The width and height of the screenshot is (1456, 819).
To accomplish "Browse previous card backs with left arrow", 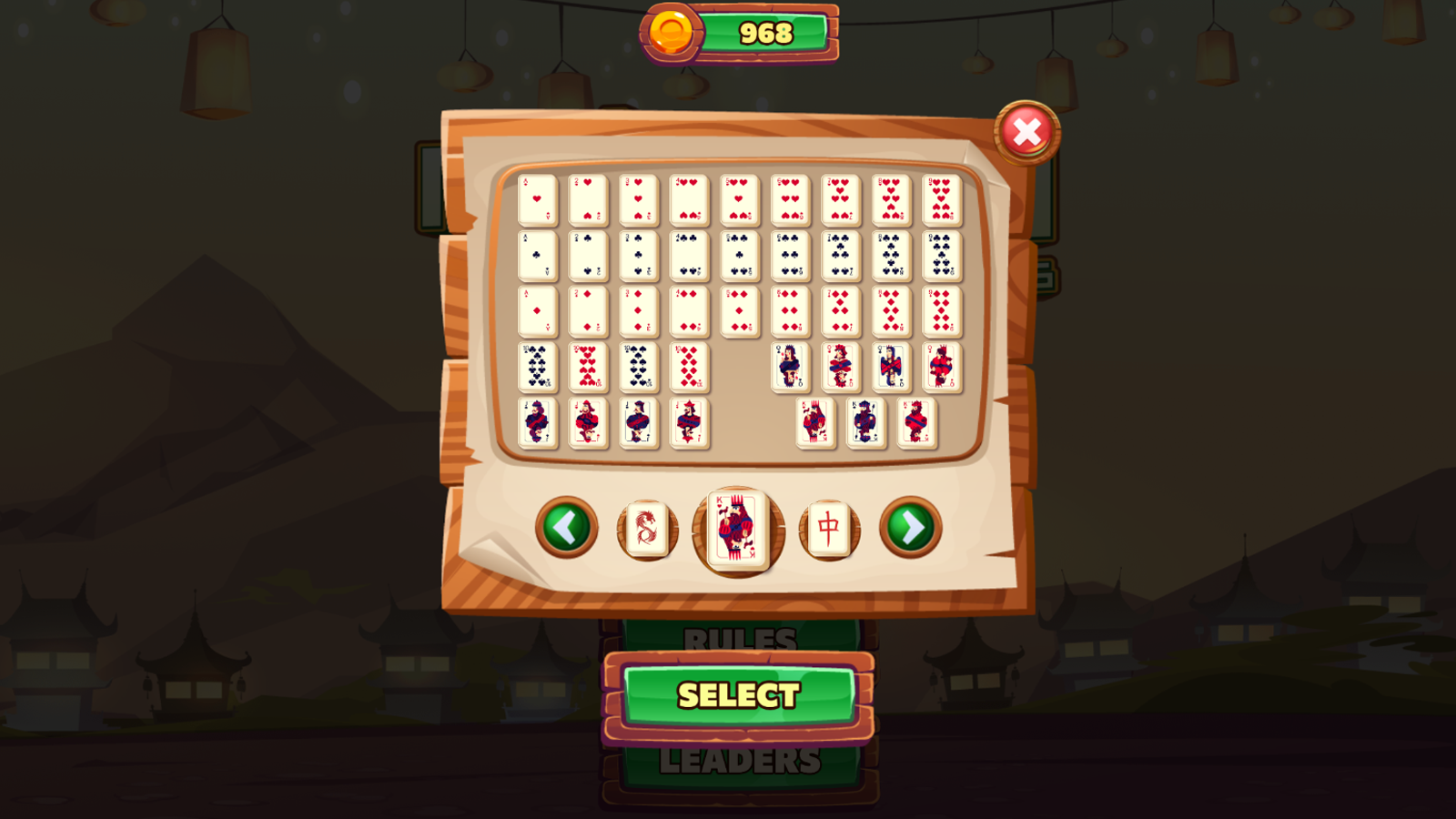I will [x=564, y=528].
